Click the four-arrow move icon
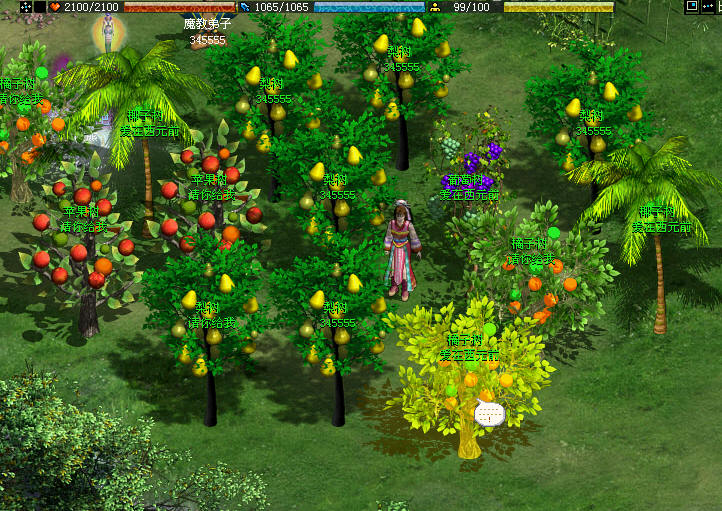 [x=25, y=7]
